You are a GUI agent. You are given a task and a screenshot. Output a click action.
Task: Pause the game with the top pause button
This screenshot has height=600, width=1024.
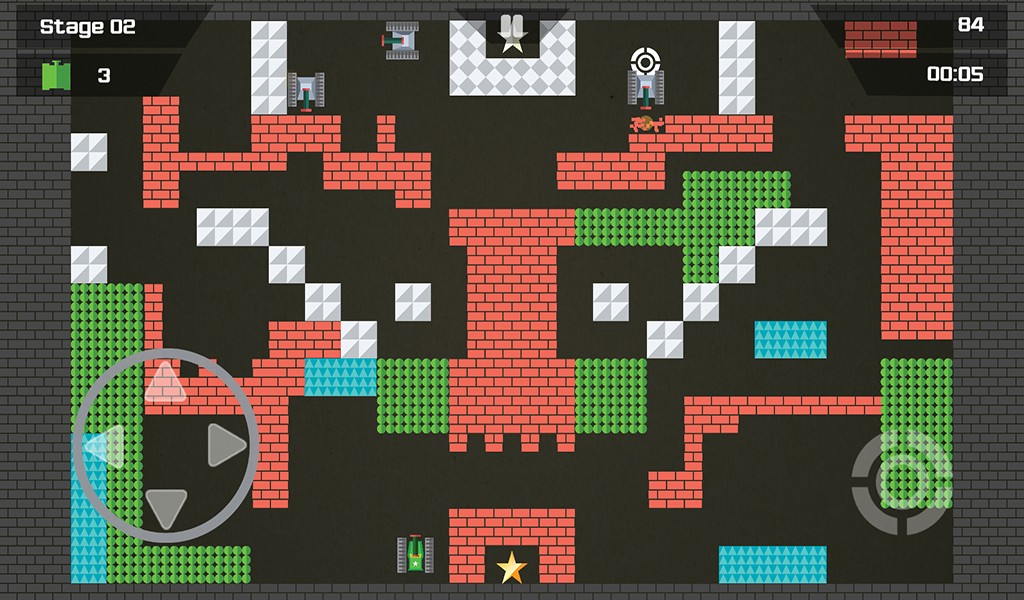tap(512, 27)
